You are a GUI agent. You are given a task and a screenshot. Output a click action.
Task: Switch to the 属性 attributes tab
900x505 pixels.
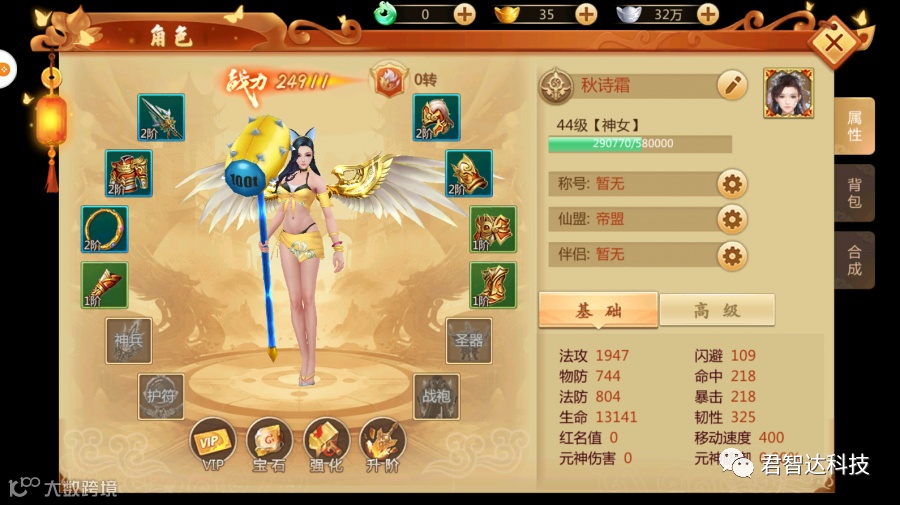(854, 126)
